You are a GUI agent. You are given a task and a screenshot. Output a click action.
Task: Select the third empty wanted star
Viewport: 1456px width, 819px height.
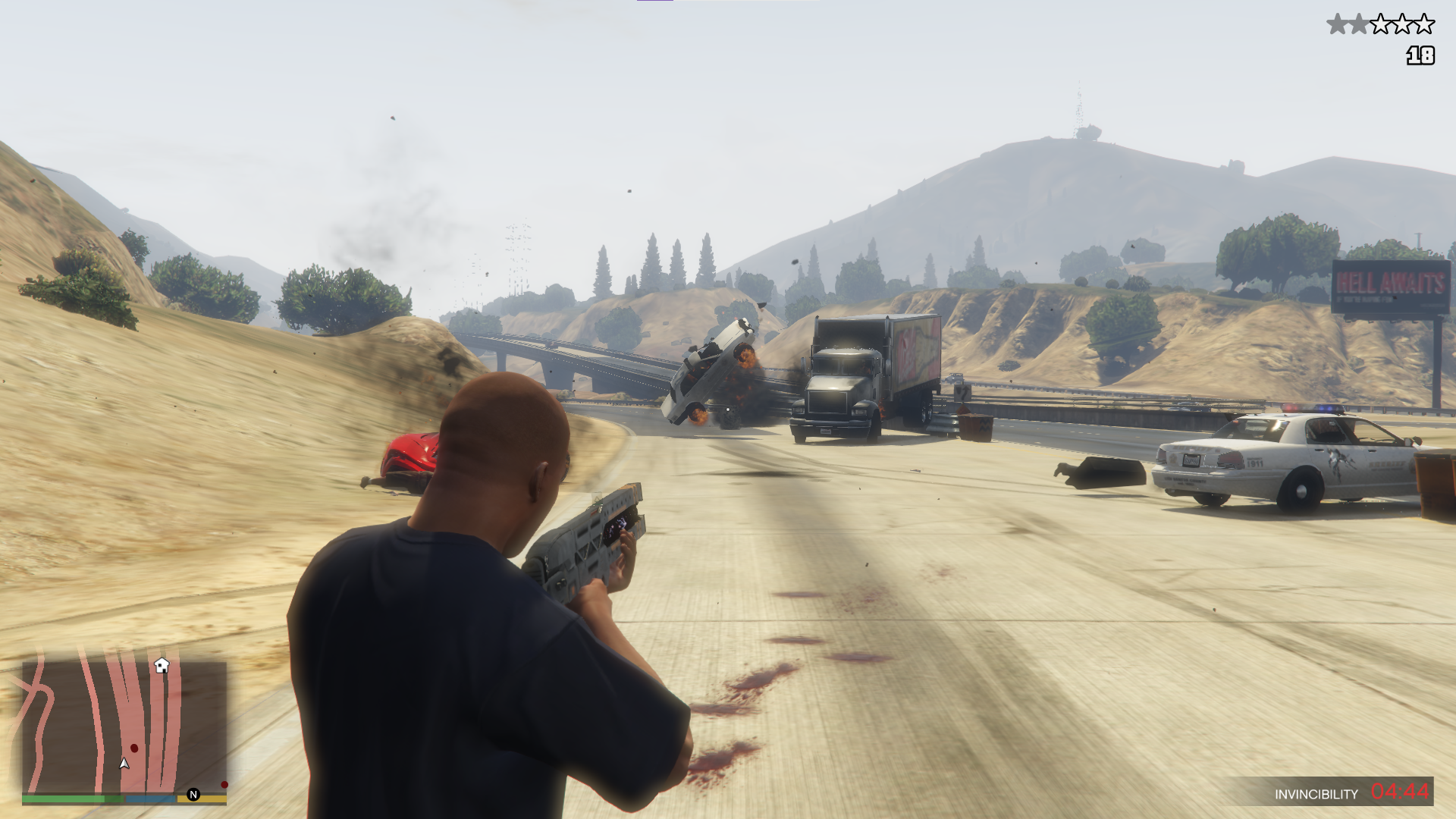pyautogui.click(x=1381, y=24)
